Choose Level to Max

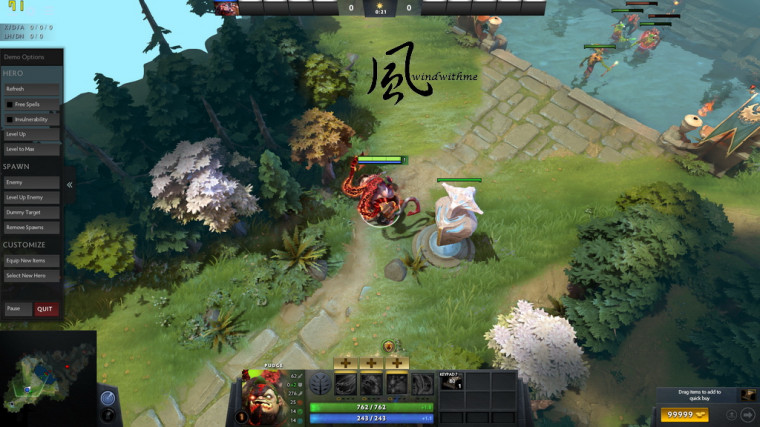click(x=32, y=149)
